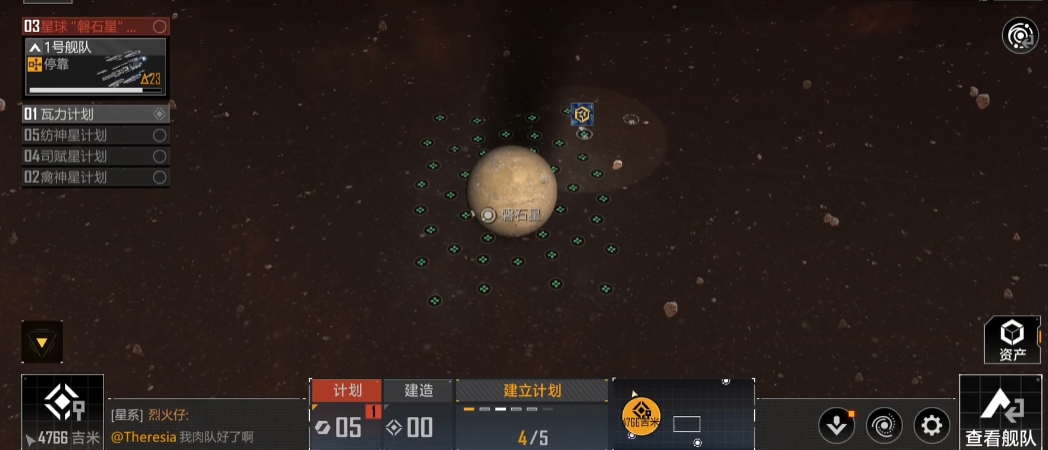
Task: Switch to the 建造 tab
Action: (x=418, y=390)
